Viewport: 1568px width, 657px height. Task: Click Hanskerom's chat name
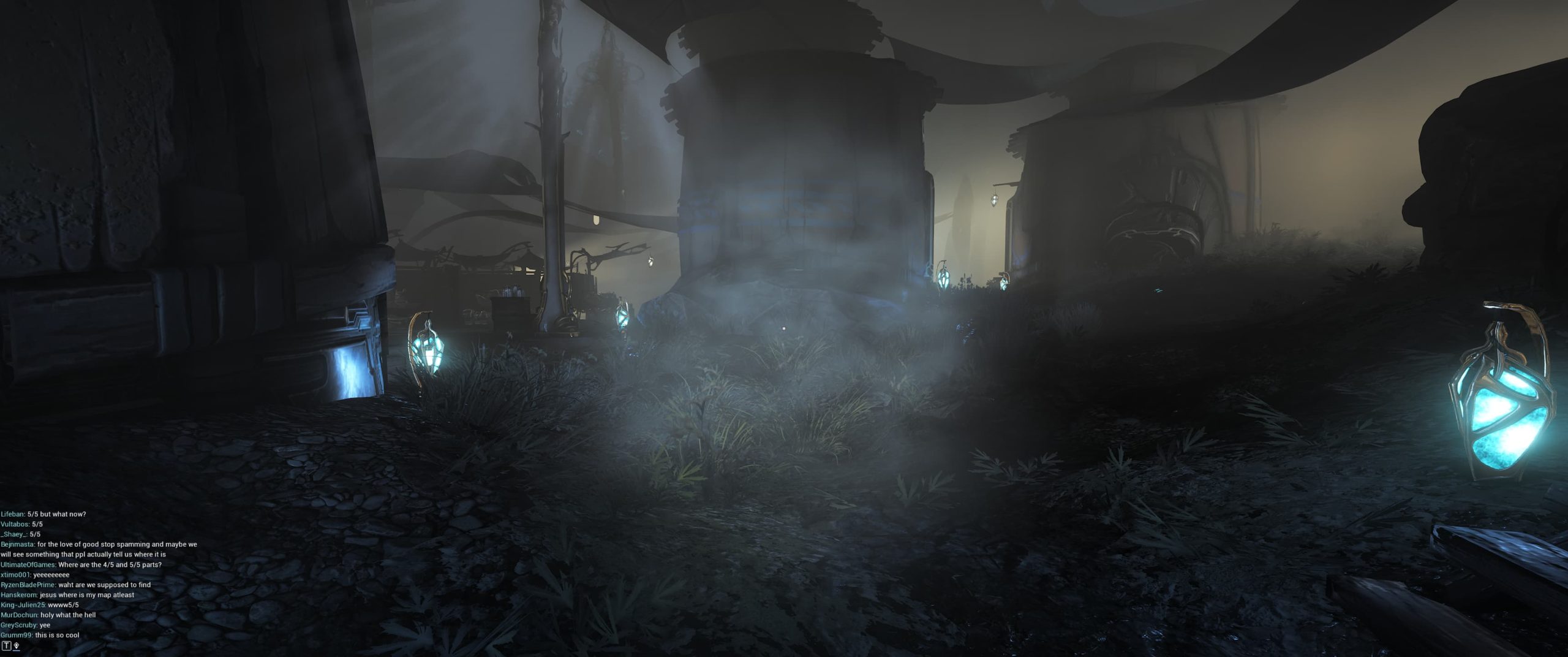click(x=18, y=595)
